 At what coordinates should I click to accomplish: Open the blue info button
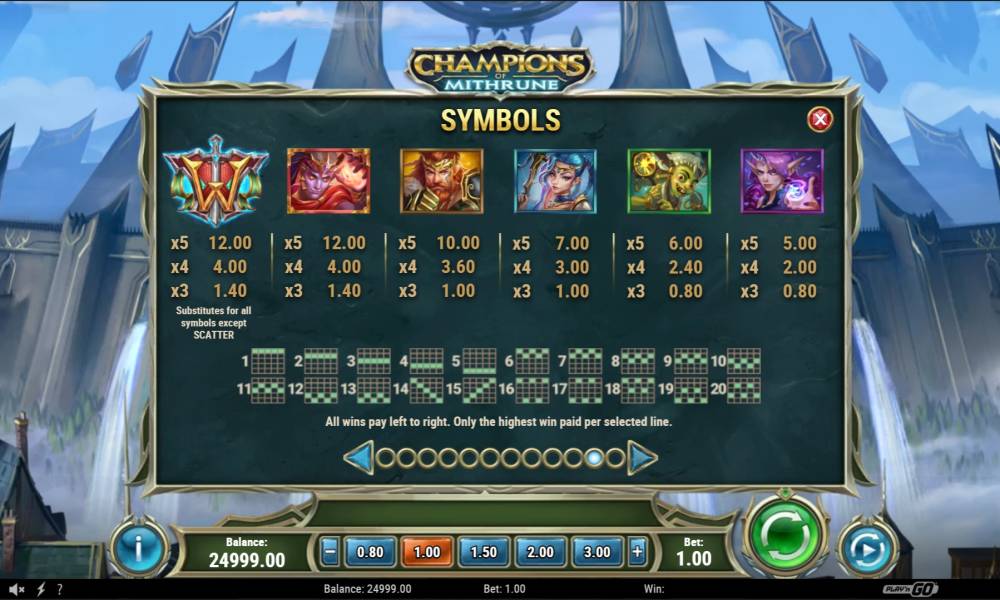point(139,549)
